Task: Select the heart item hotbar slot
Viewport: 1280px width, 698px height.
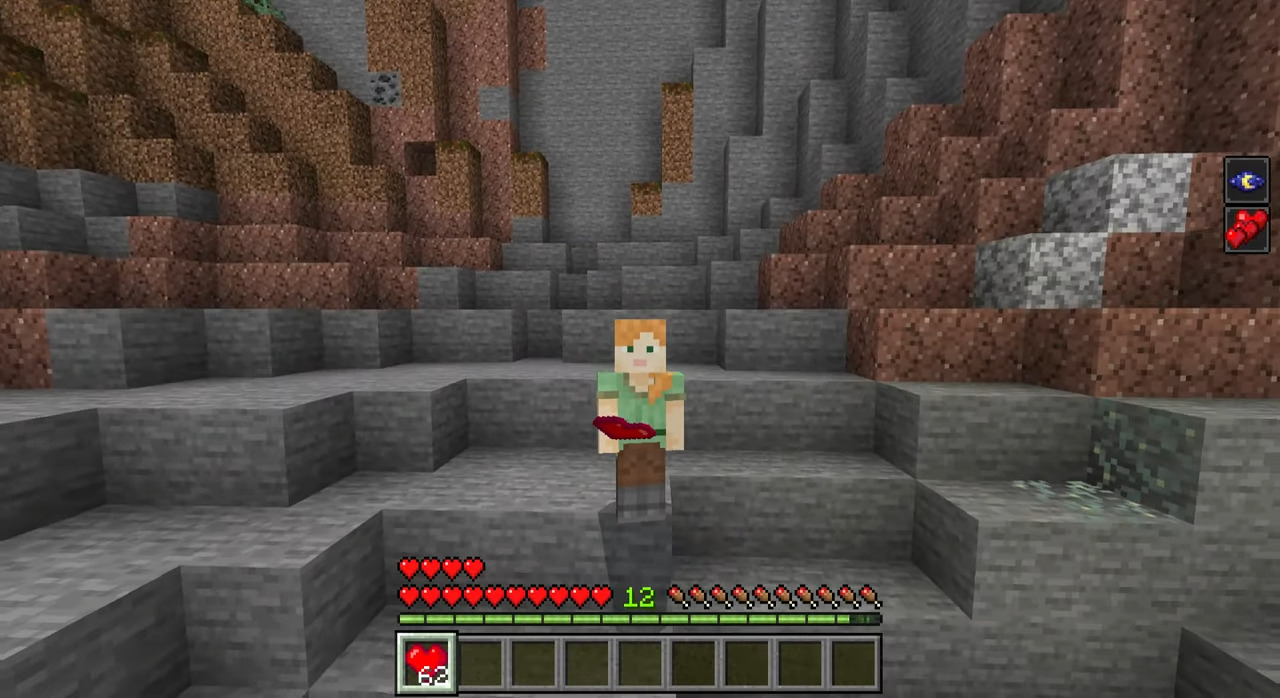Action: coord(427,662)
